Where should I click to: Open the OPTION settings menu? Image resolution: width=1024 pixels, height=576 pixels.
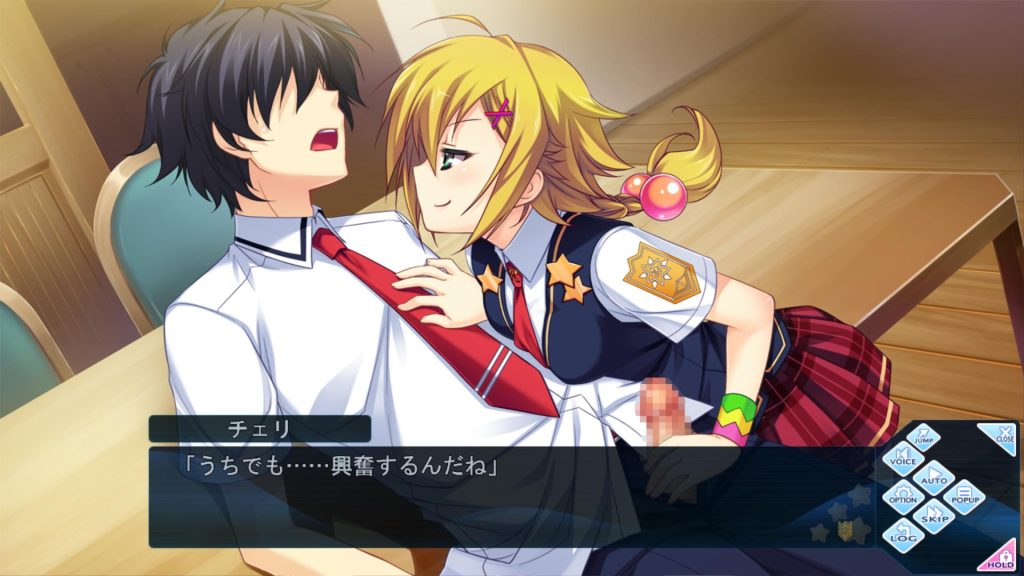click(903, 495)
